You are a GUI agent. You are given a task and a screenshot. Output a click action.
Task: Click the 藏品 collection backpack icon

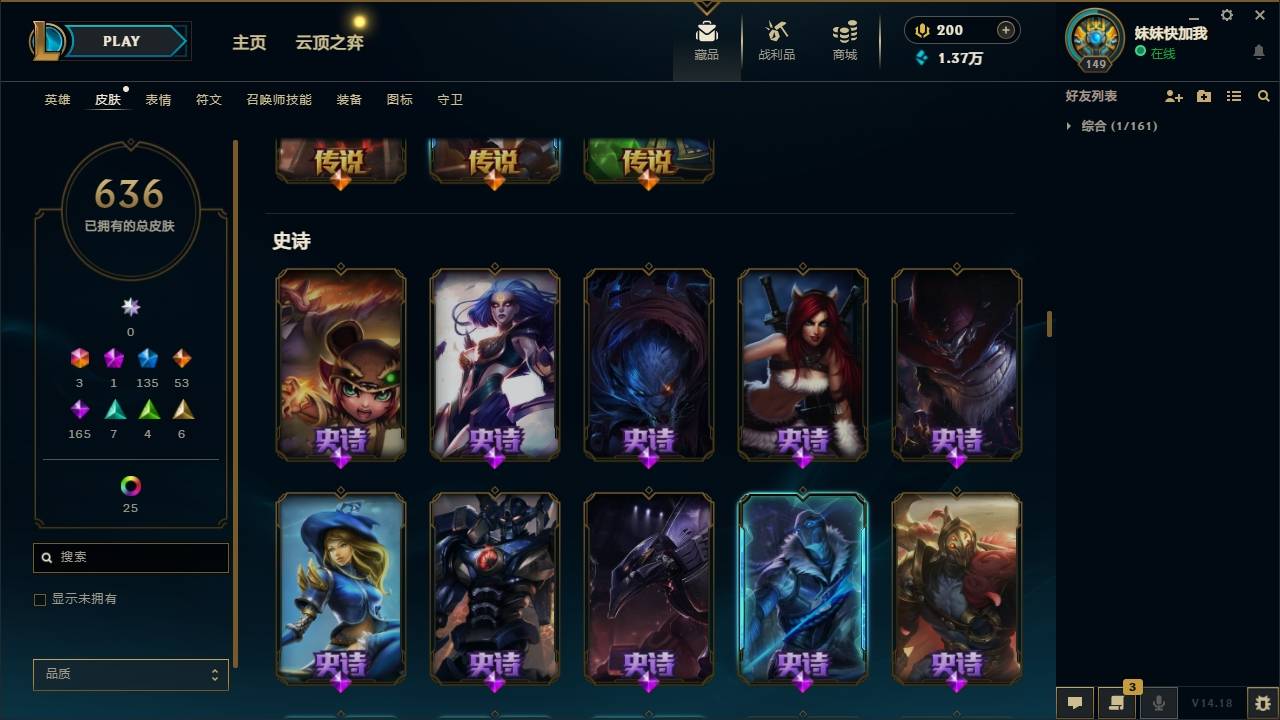point(706,41)
